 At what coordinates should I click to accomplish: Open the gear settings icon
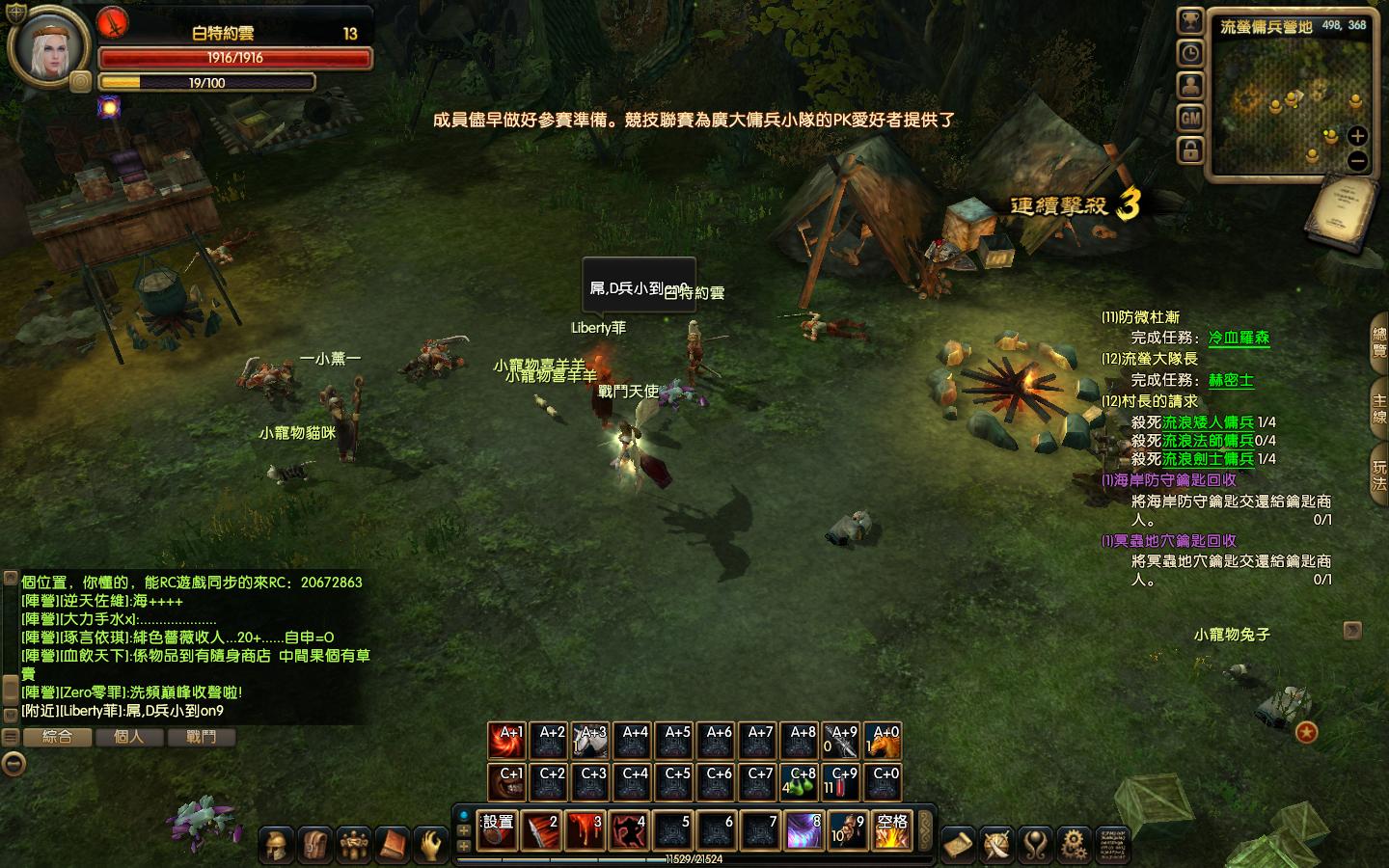pyautogui.click(x=1073, y=845)
